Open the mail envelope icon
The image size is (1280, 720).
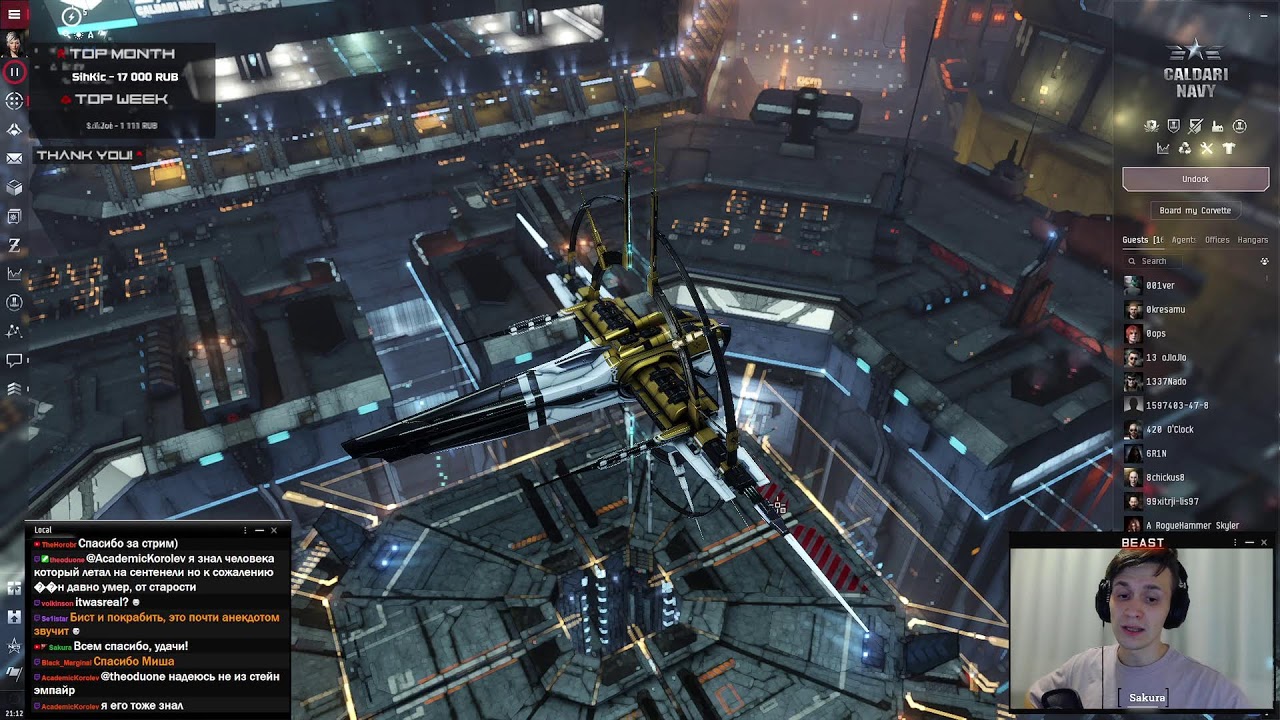[x=14, y=158]
